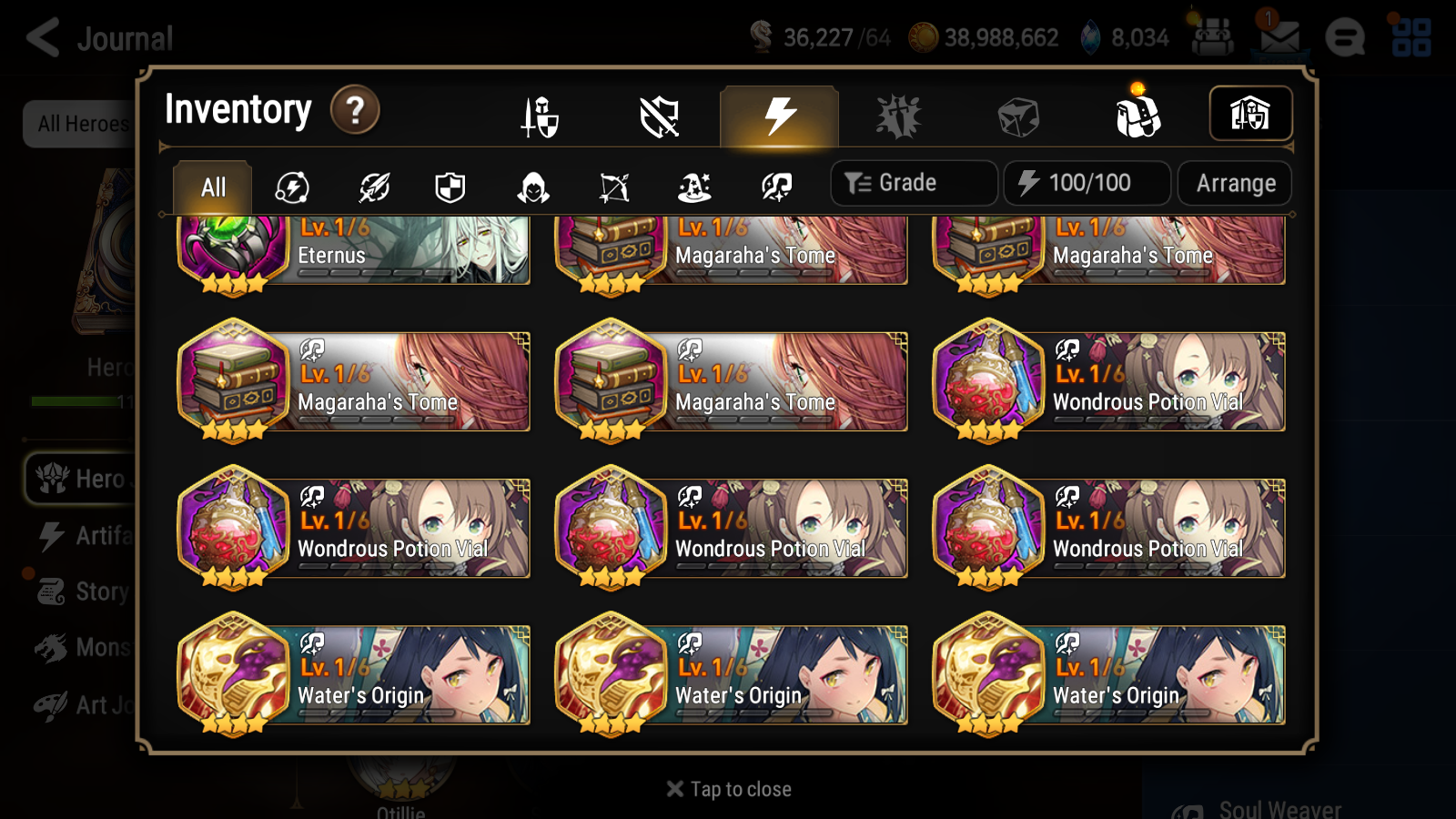Switch to the currently highlighted Artifact tab
This screenshot has height=819, width=1456.
tap(778, 116)
